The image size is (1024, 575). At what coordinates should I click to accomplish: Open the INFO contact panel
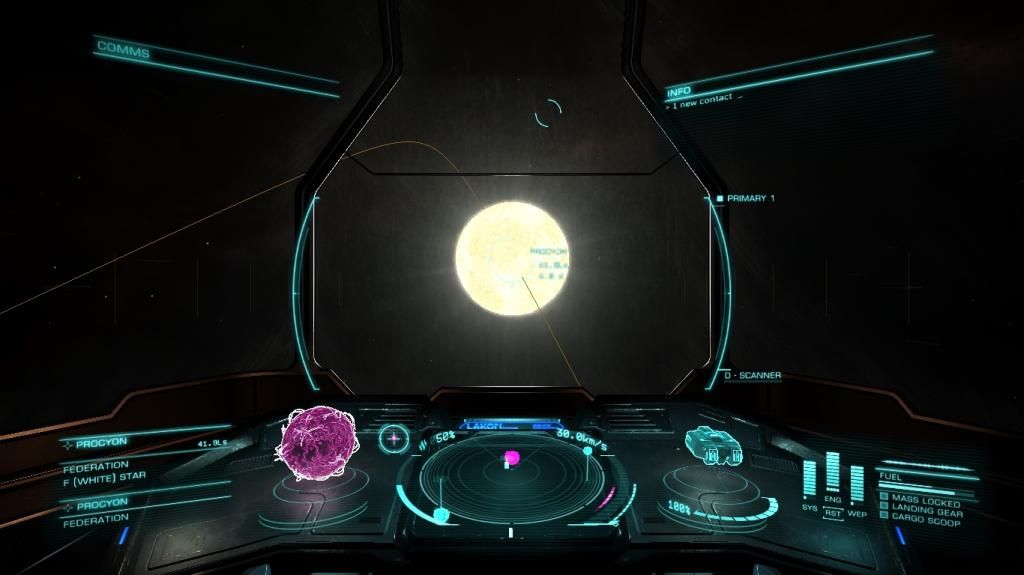679,91
